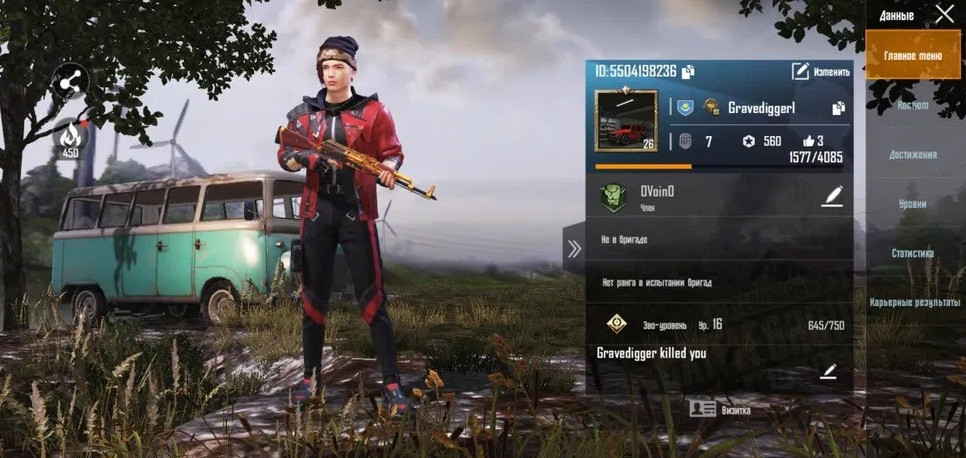
Task: Select the player avatar thumbnail
Action: click(626, 121)
